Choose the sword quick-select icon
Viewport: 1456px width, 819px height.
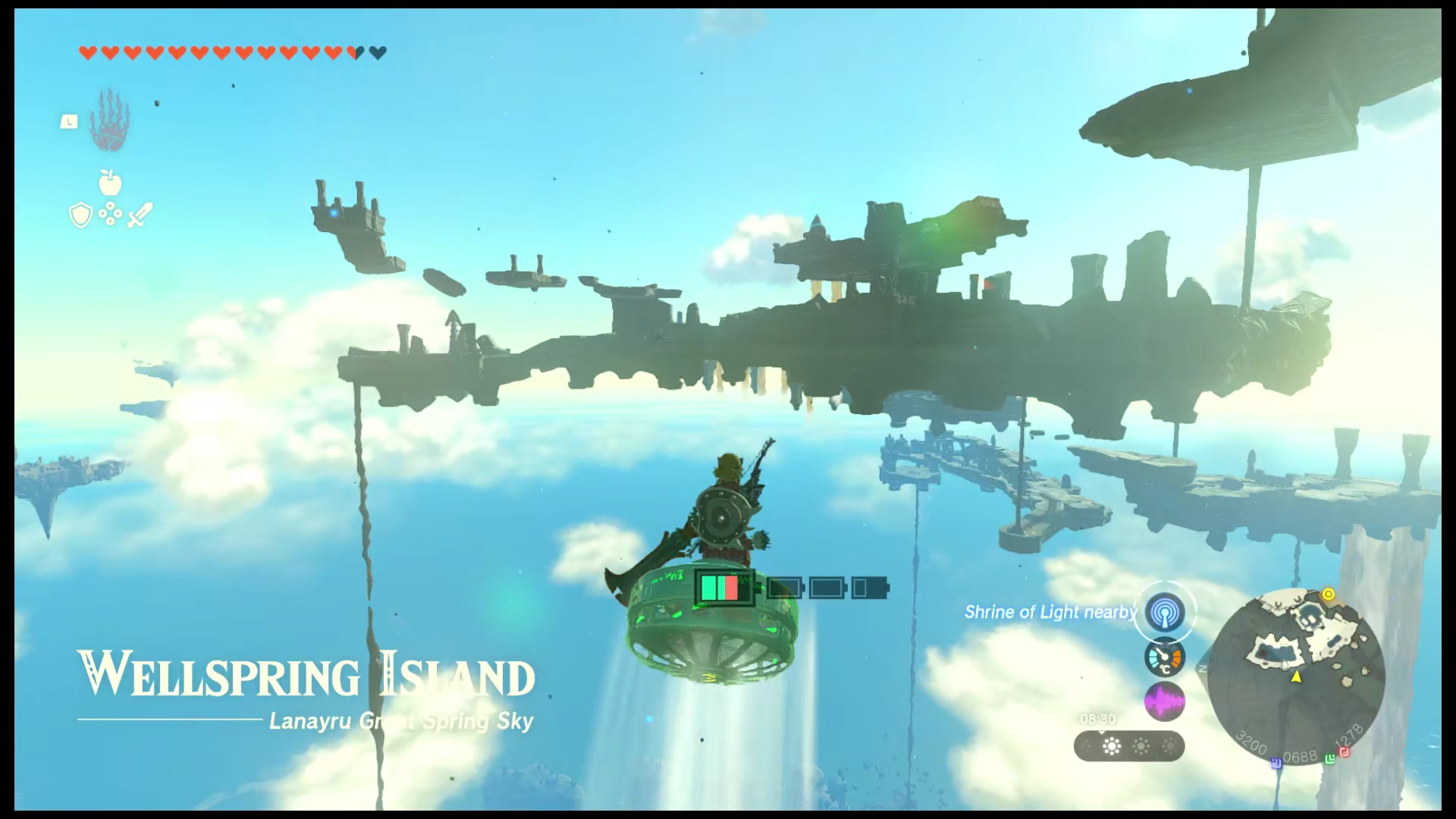tap(140, 215)
